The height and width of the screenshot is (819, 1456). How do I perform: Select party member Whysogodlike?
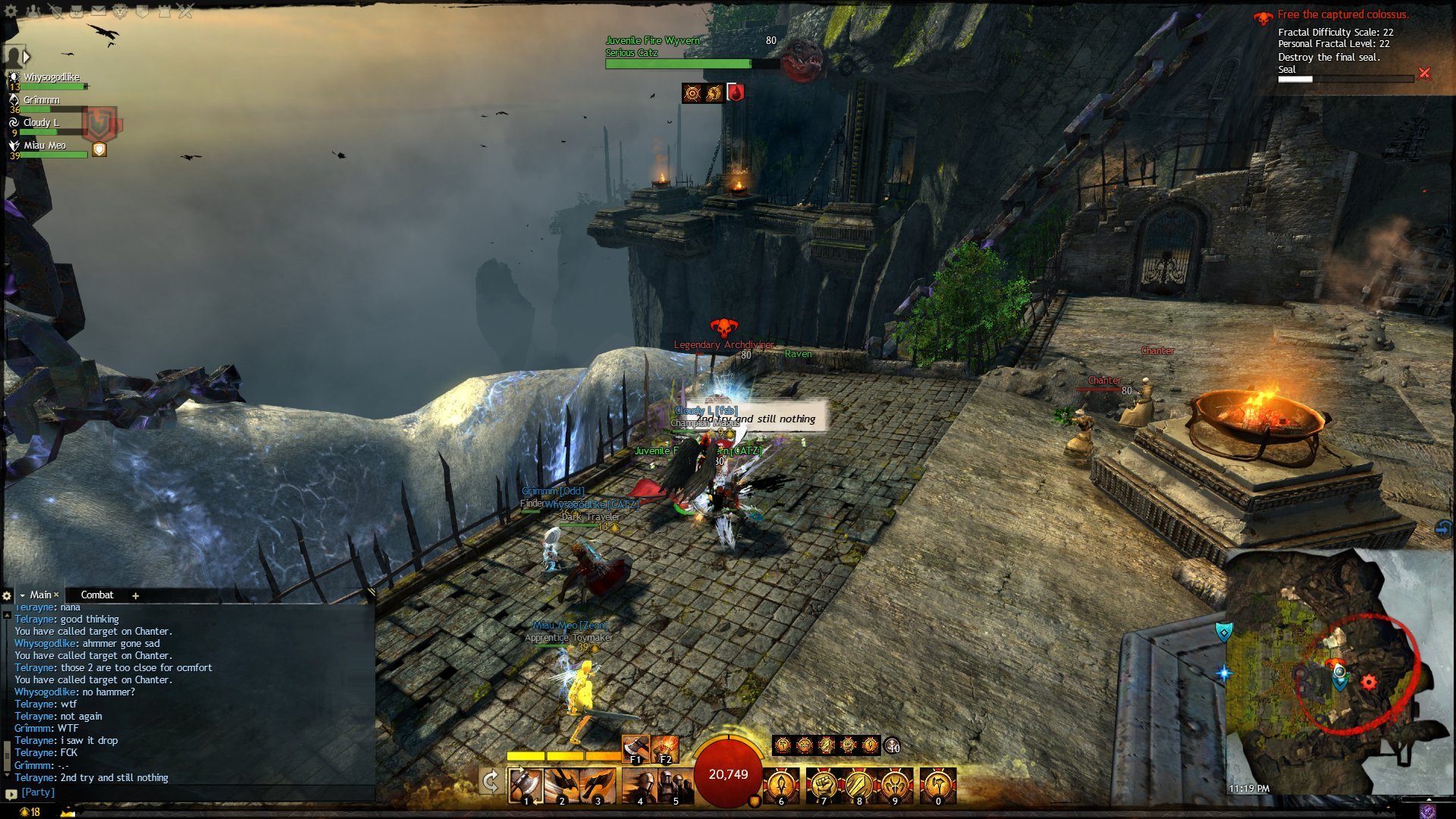click(x=50, y=78)
